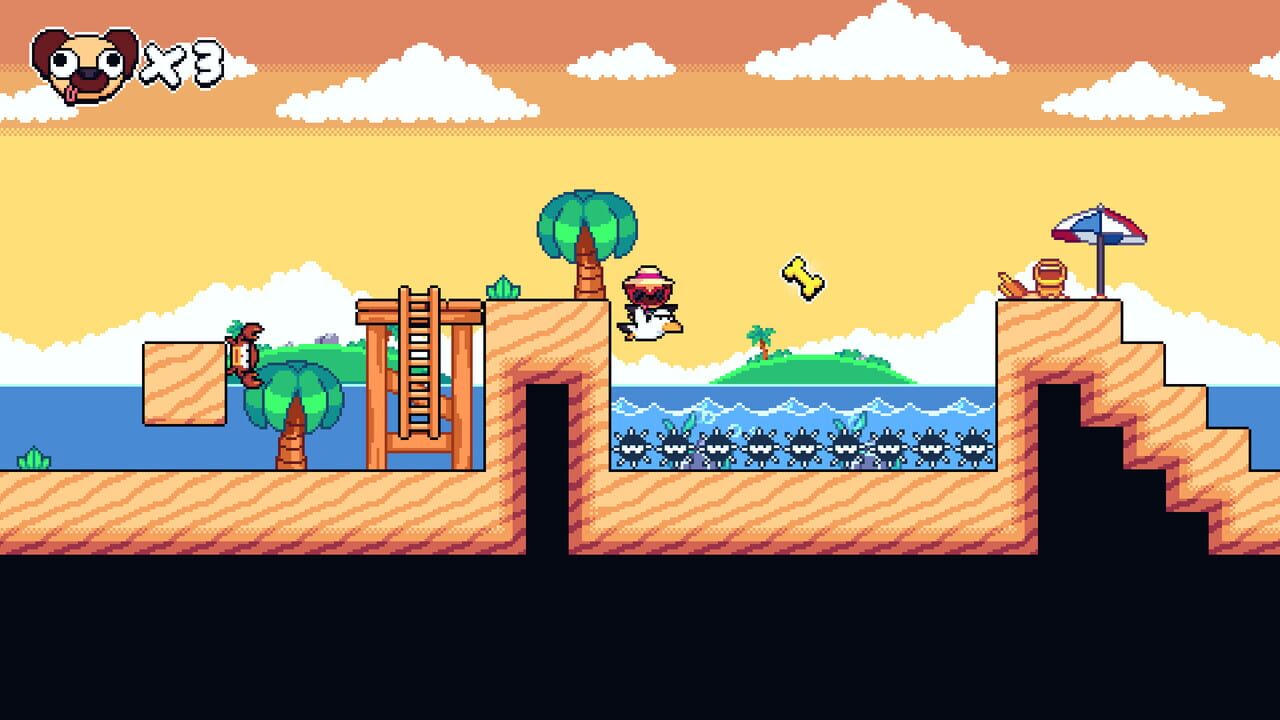The height and width of the screenshot is (720, 1280).
Task: Click the crab enemy on the ledge
Action: coord(243,350)
